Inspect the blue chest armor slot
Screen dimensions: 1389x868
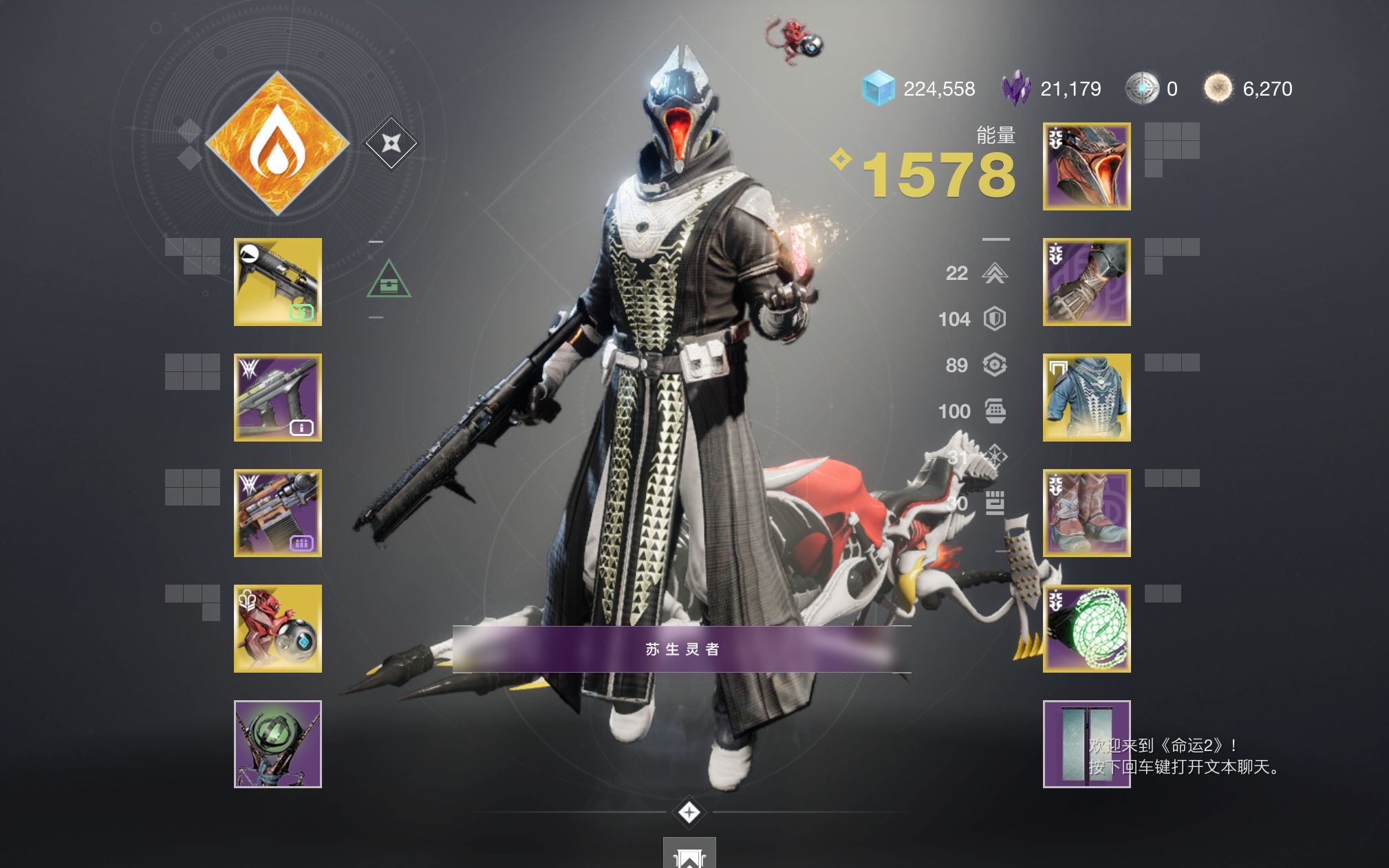click(x=1086, y=398)
